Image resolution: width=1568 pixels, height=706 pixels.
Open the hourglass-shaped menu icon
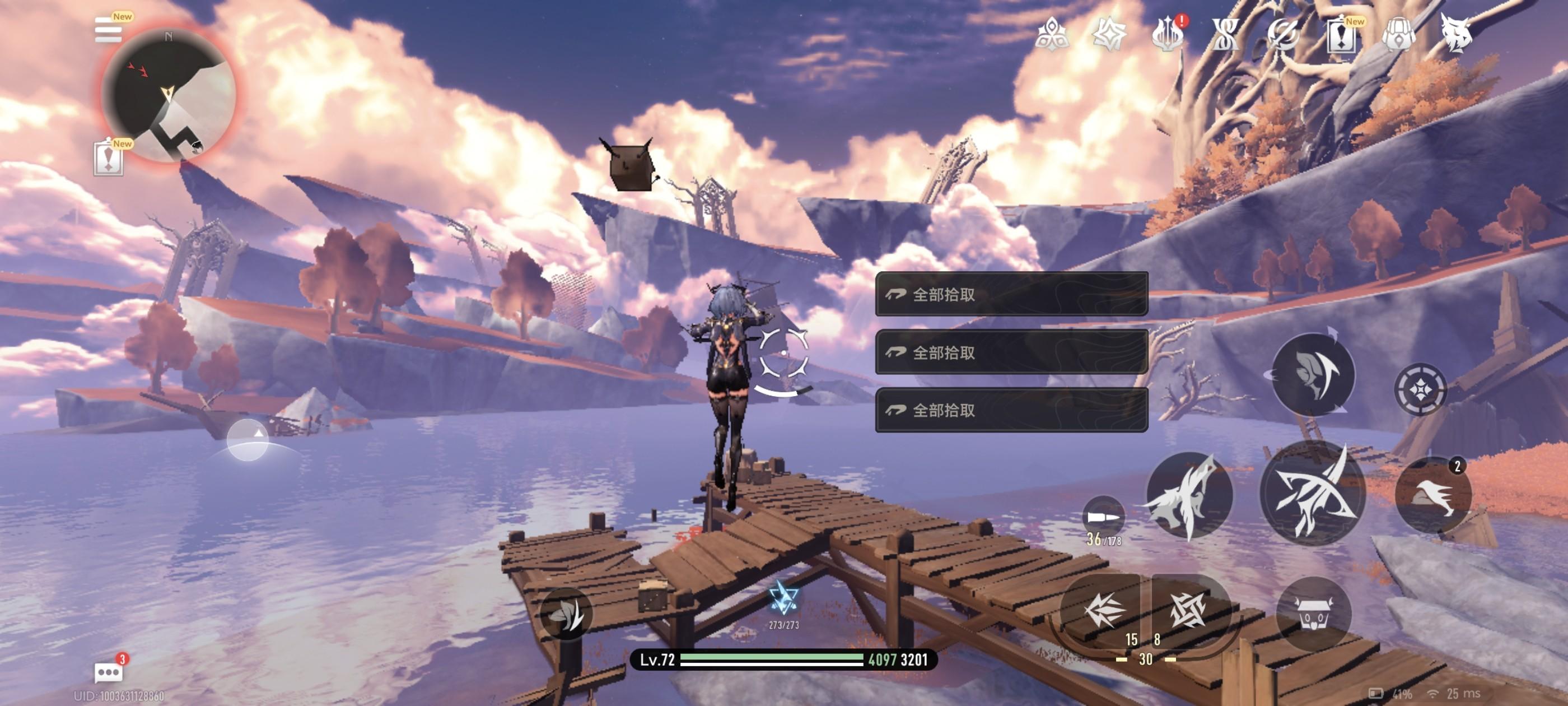click(x=1225, y=35)
